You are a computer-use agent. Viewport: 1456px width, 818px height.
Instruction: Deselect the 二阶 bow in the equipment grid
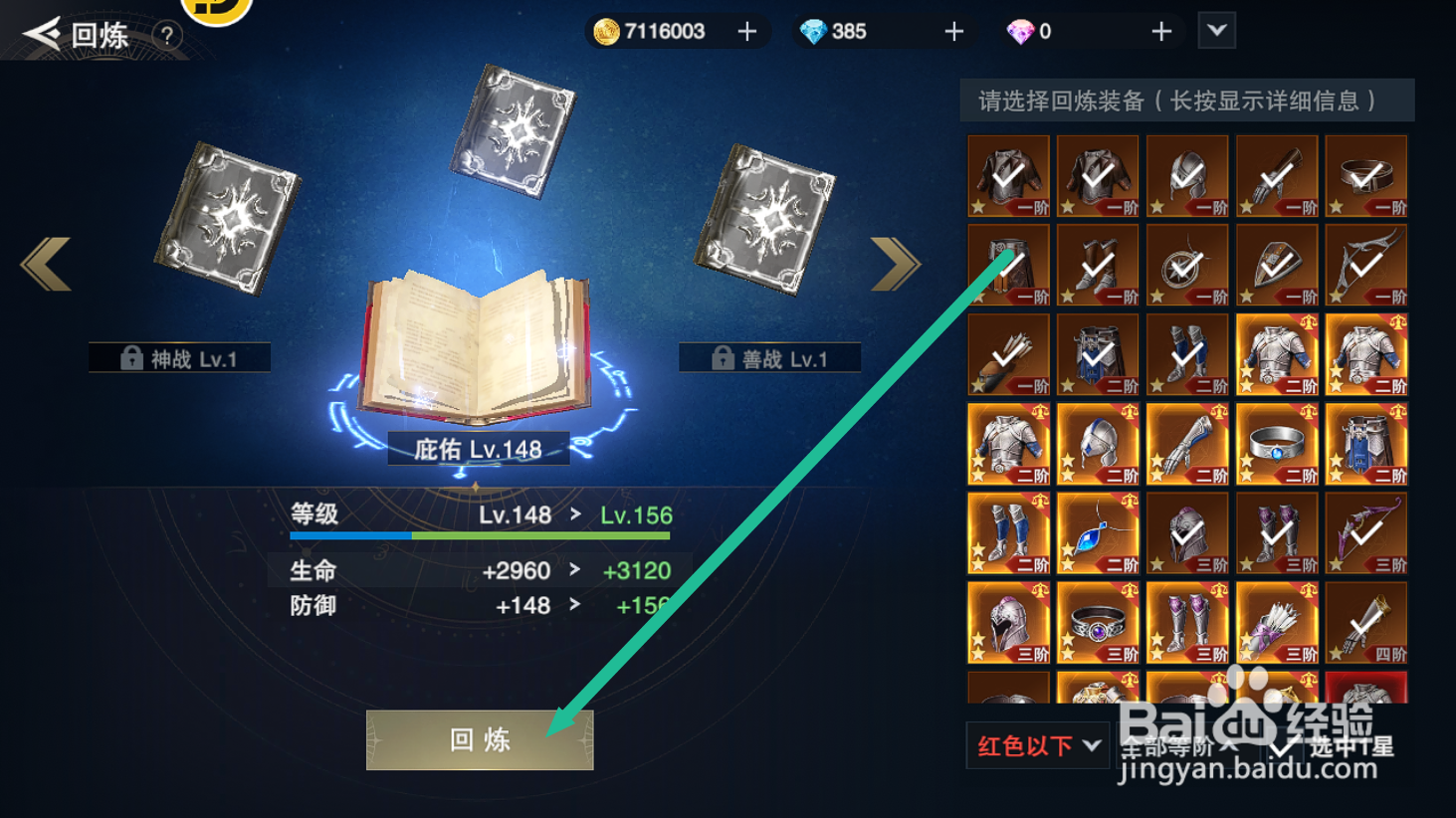[1365, 532]
